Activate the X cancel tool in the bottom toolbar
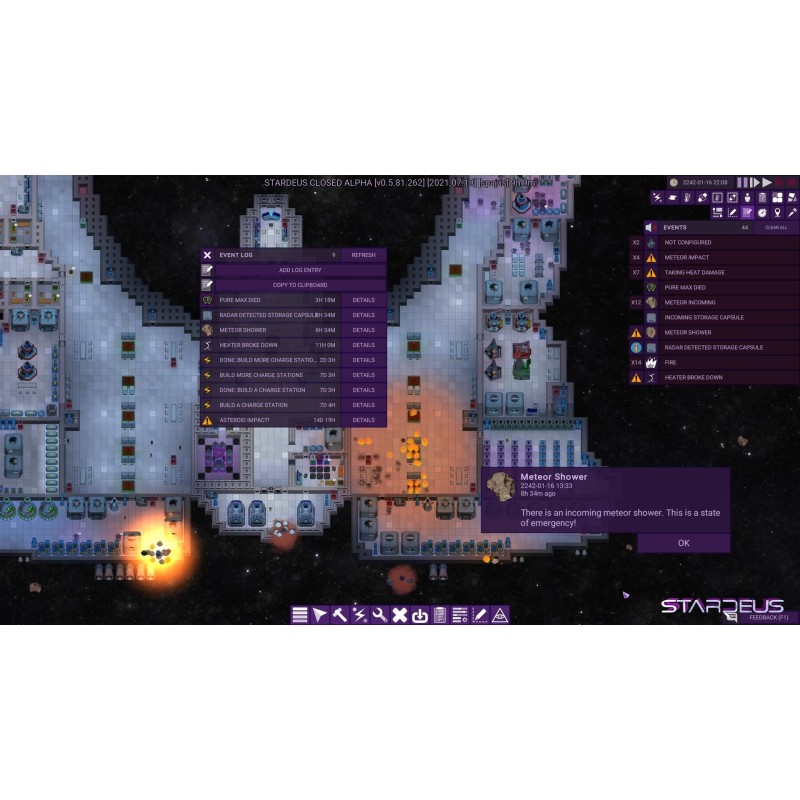Image resolution: width=800 pixels, height=800 pixels. click(399, 615)
